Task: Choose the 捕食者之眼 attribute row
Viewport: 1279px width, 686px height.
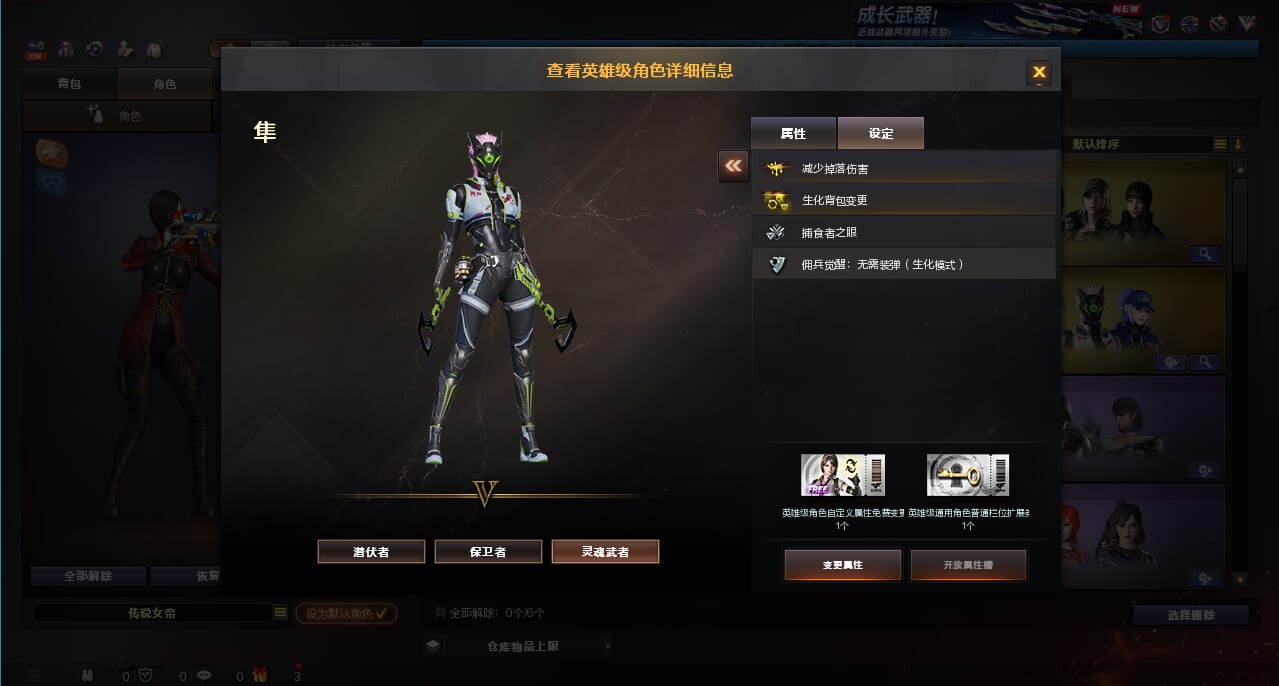Action: pyautogui.click(x=904, y=232)
